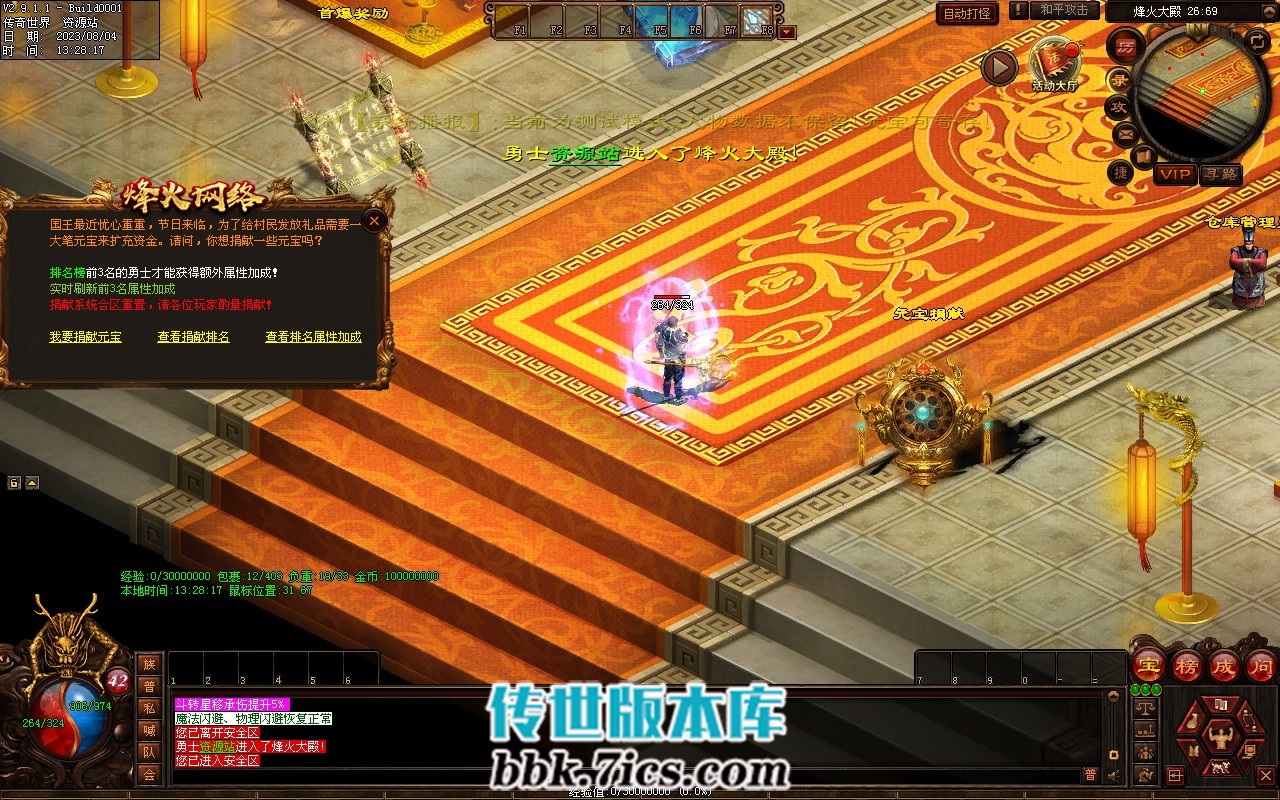Viewport: 1280px width, 800px height.
Task: Open the 活动大厅 event hall icon
Action: point(1055,65)
